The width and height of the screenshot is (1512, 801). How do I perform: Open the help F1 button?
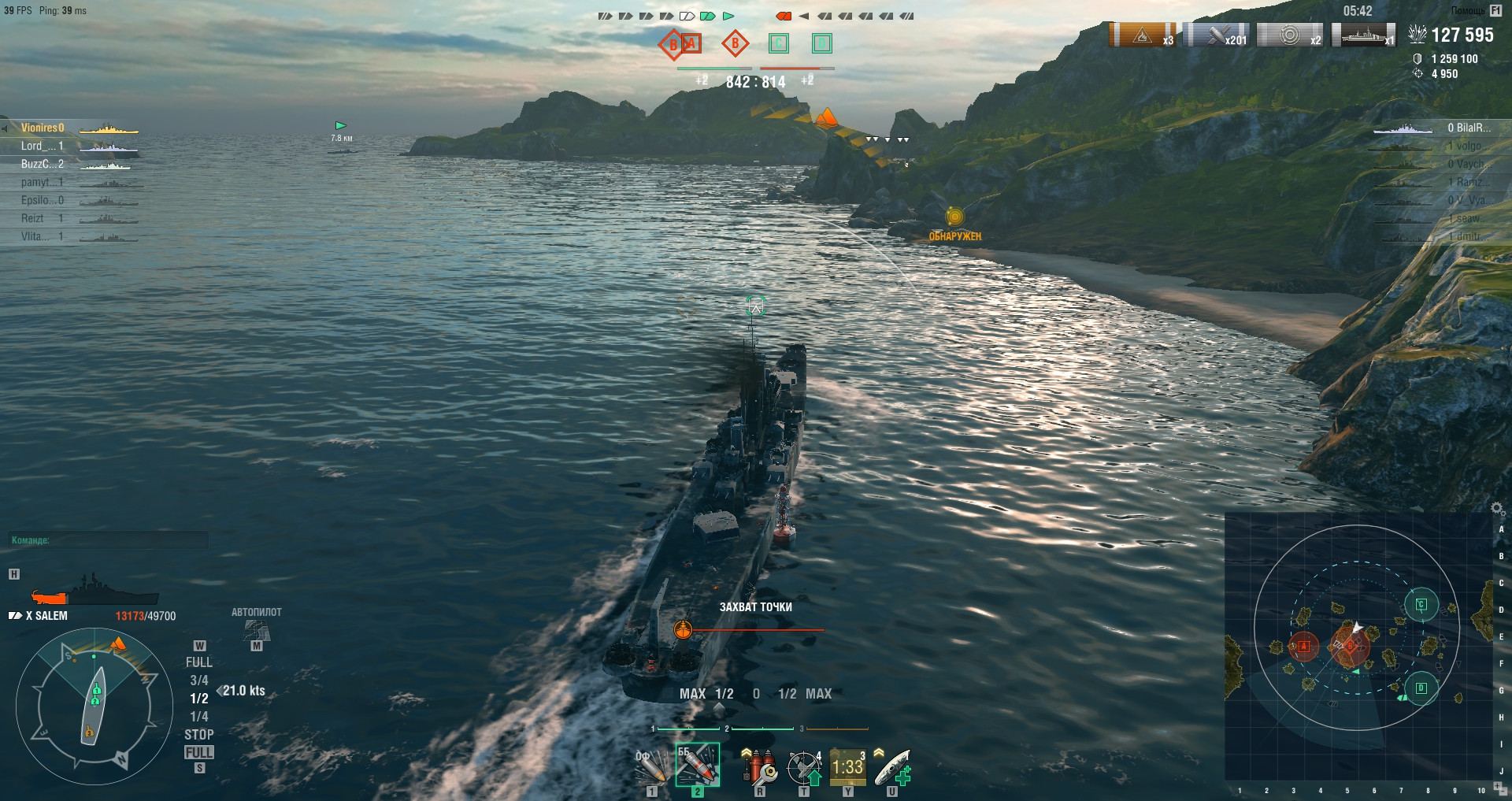1495,11
